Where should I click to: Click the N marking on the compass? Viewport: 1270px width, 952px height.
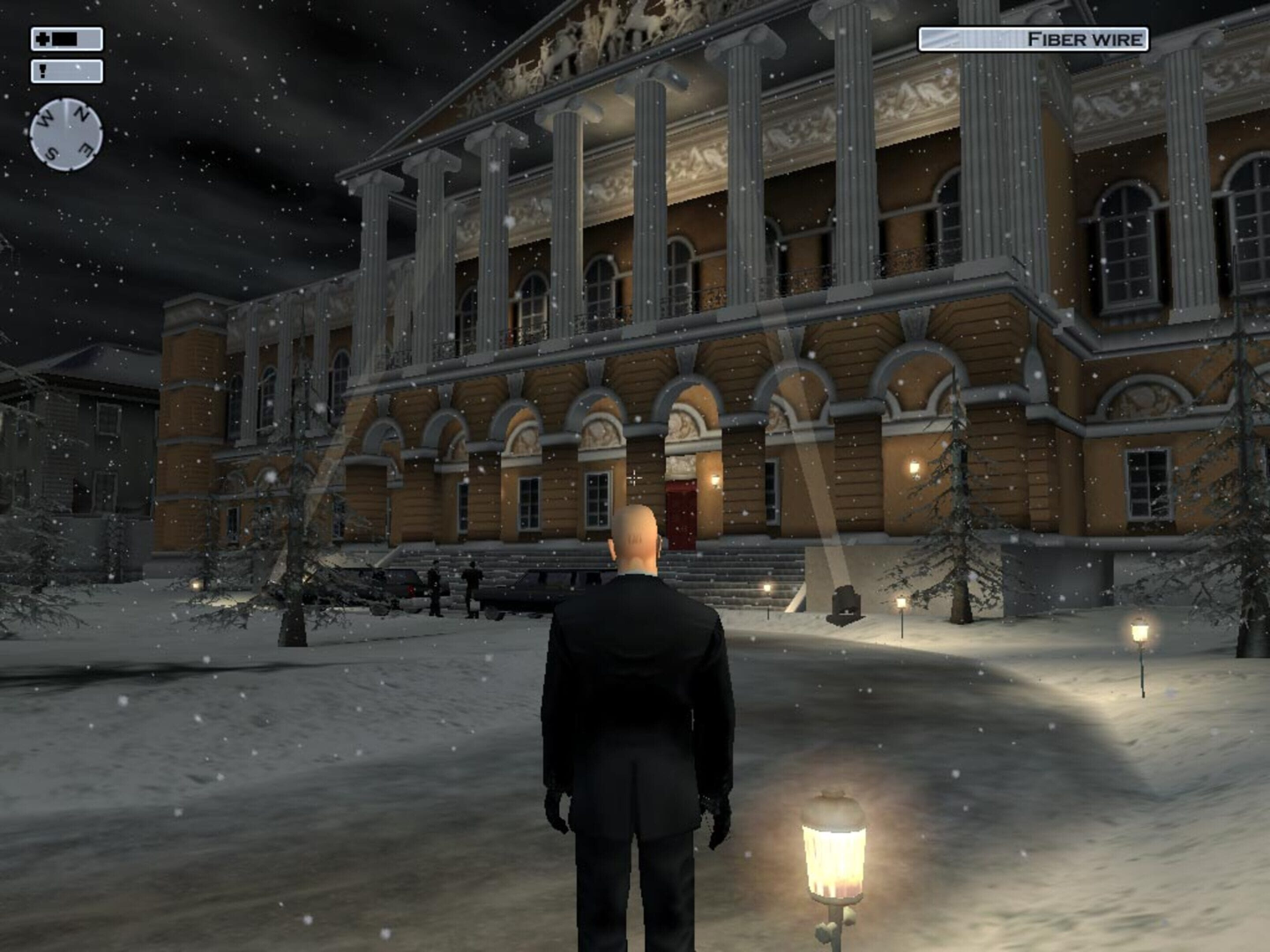81,113
